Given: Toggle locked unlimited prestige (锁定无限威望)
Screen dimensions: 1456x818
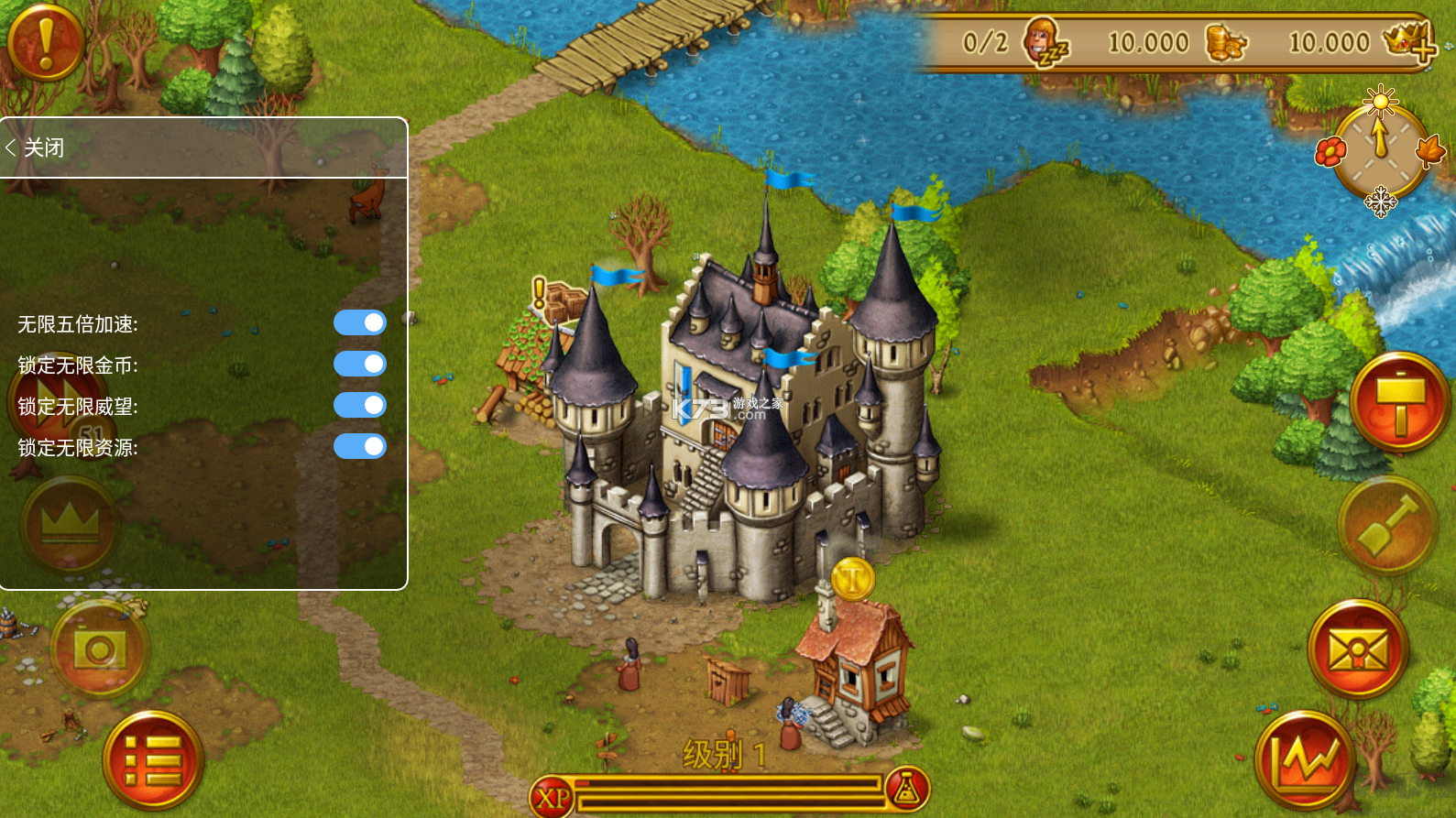Looking at the screenshot, I should coord(359,405).
